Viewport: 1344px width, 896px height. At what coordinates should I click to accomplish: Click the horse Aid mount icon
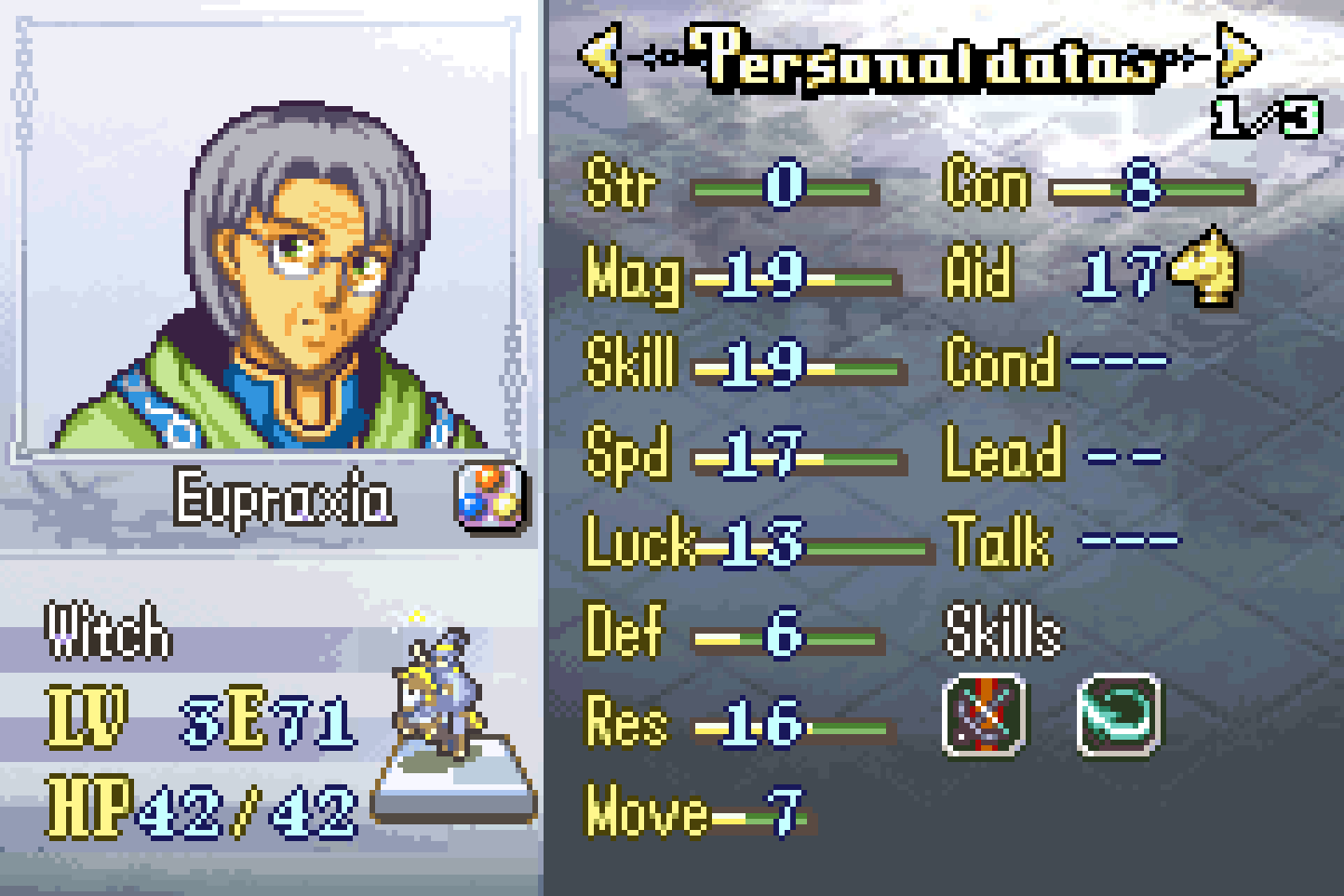(1204, 268)
